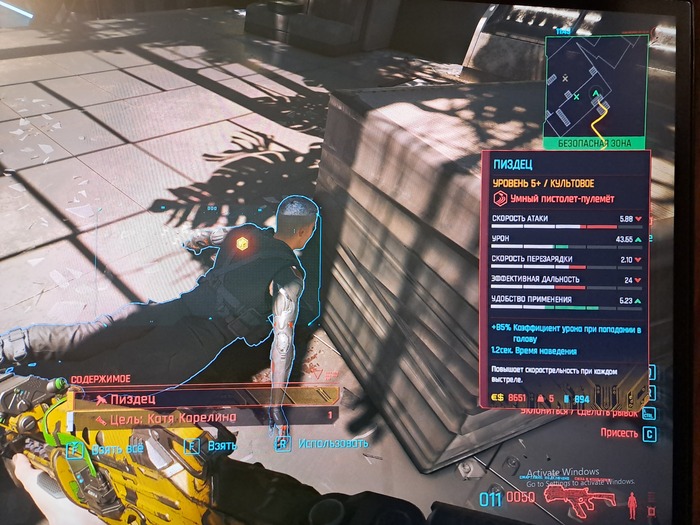Select the Пиздец weapon in loot list

(x=200, y=398)
